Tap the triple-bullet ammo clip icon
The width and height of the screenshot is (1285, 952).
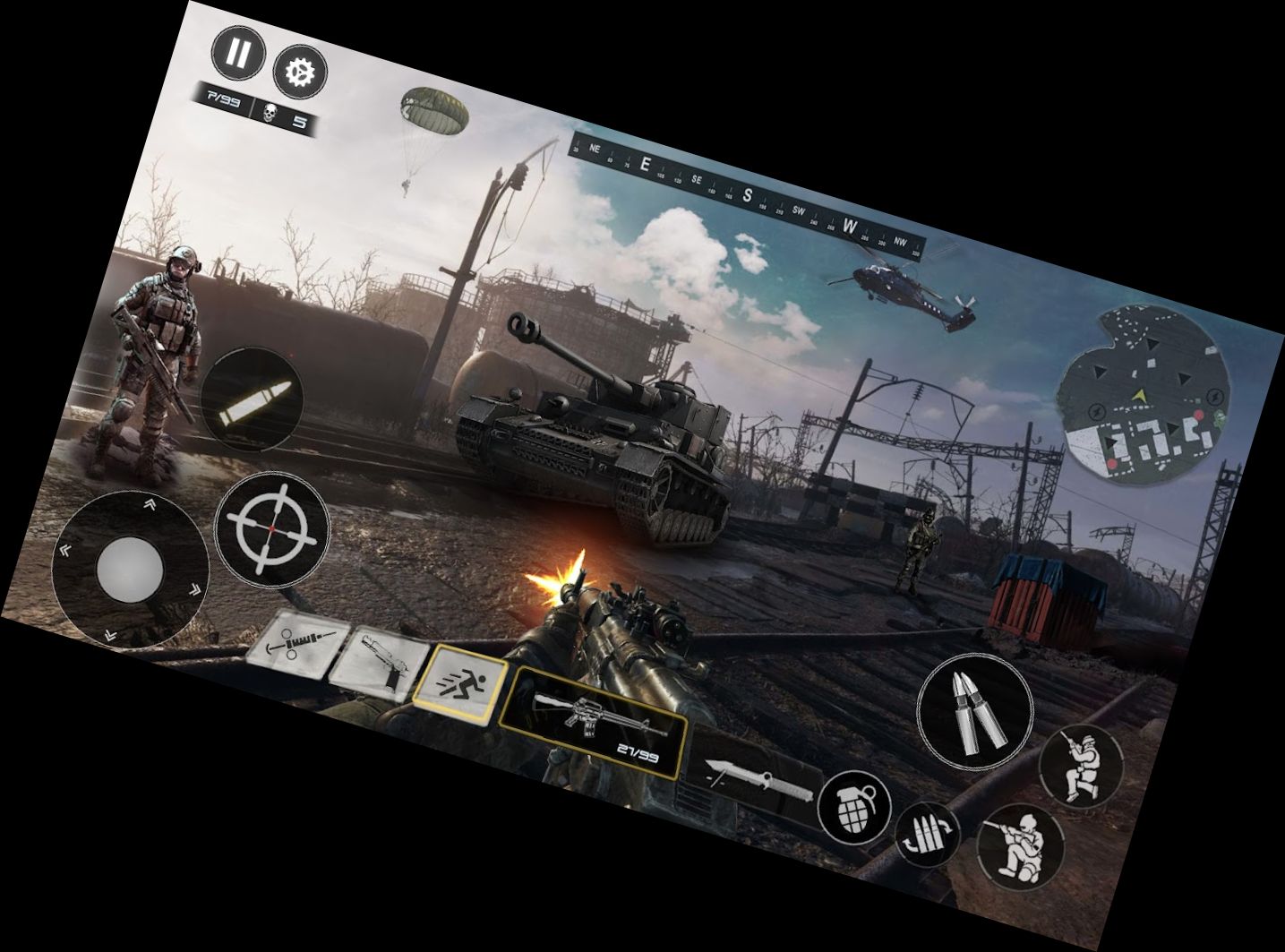[928, 831]
